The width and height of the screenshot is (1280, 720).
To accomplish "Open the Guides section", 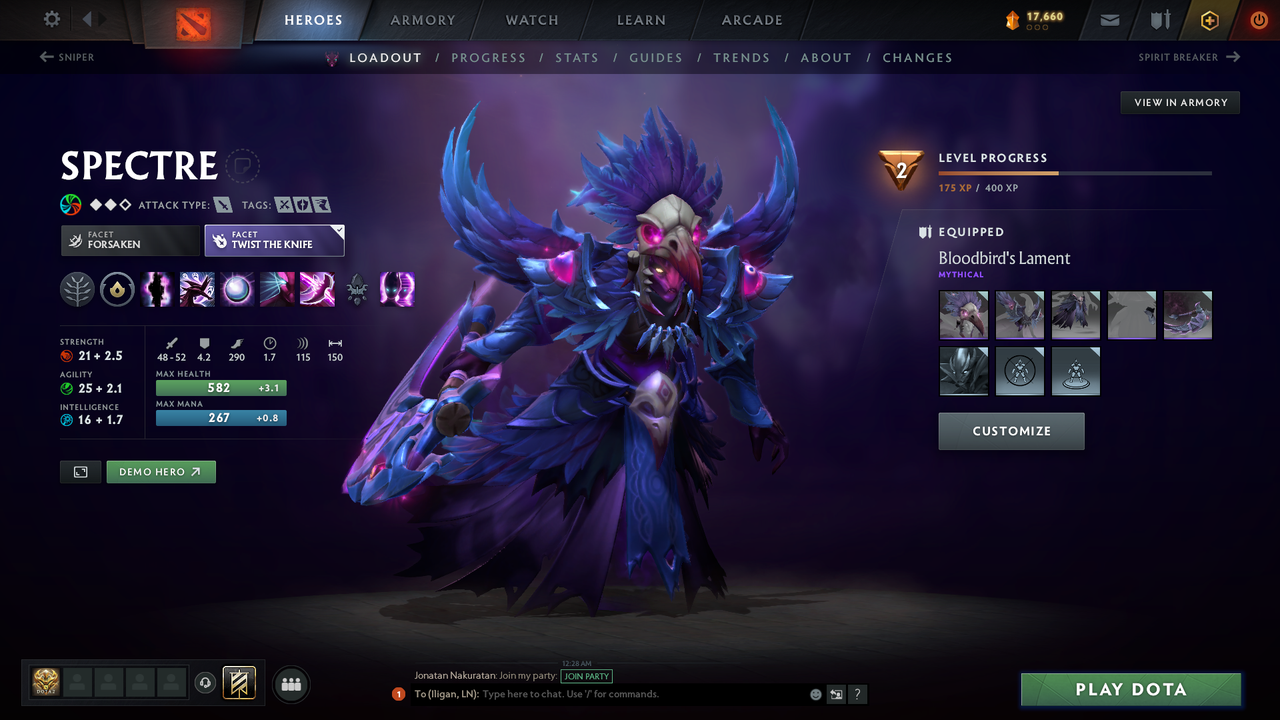I will coord(656,57).
